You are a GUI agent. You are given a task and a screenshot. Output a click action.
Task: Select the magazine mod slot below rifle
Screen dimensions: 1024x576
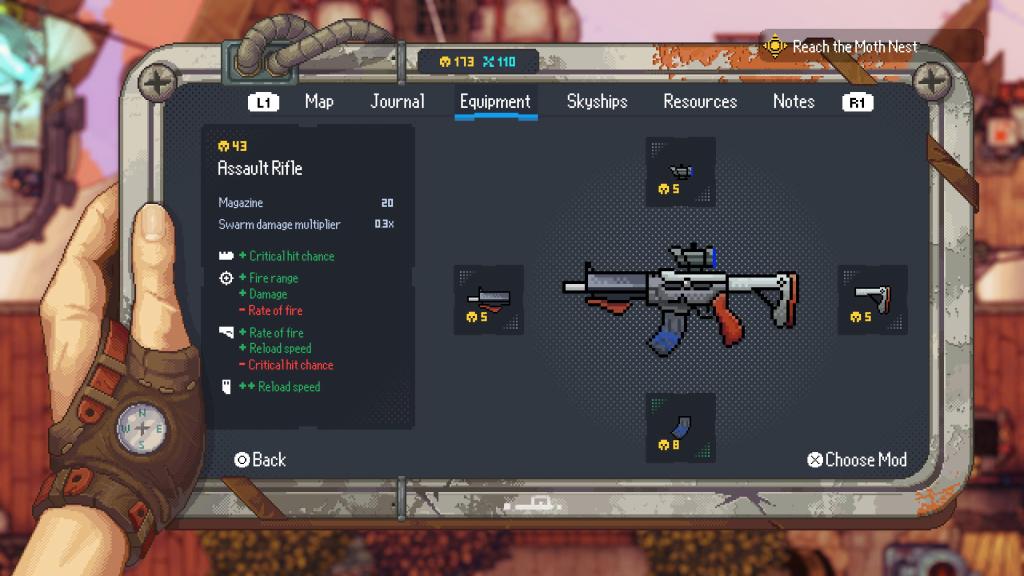[680, 427]
